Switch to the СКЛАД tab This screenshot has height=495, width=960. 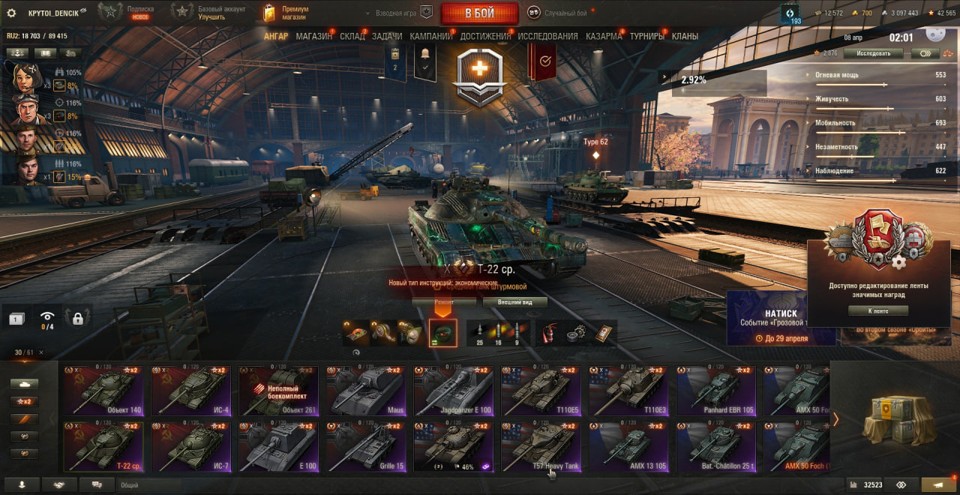coord(352,37)
